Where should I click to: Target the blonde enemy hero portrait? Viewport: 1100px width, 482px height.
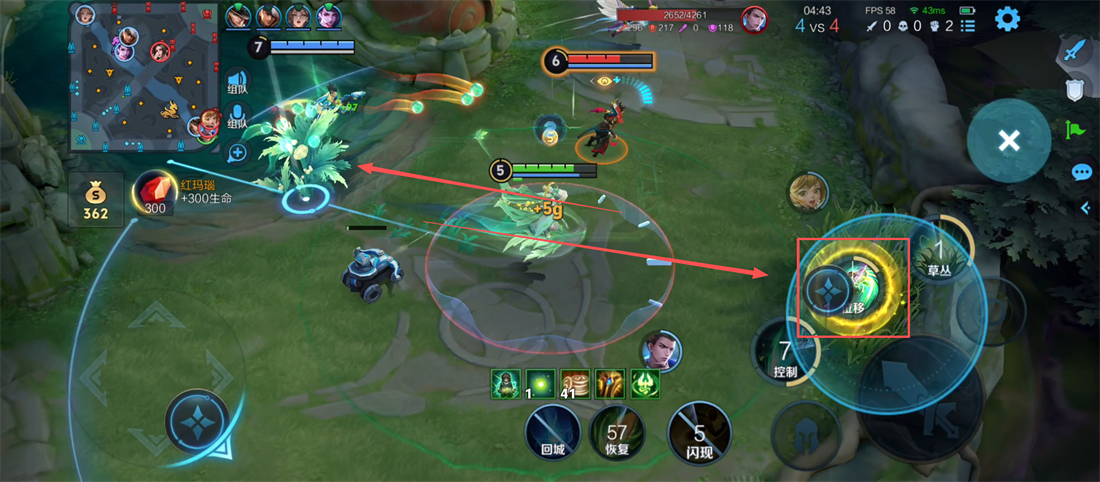click(808, 193)
